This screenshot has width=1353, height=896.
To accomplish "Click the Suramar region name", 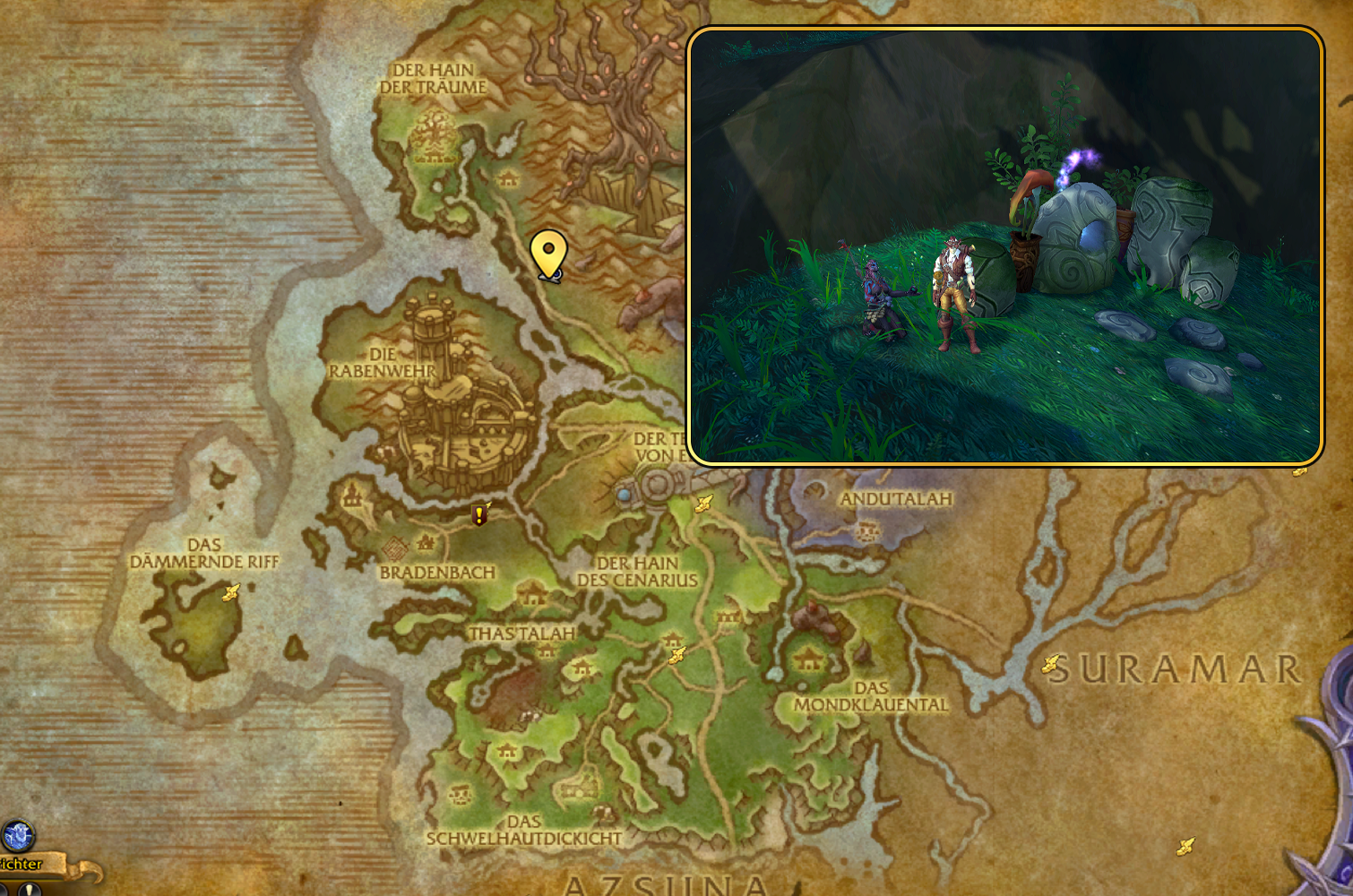I will tap(1178, 667).
